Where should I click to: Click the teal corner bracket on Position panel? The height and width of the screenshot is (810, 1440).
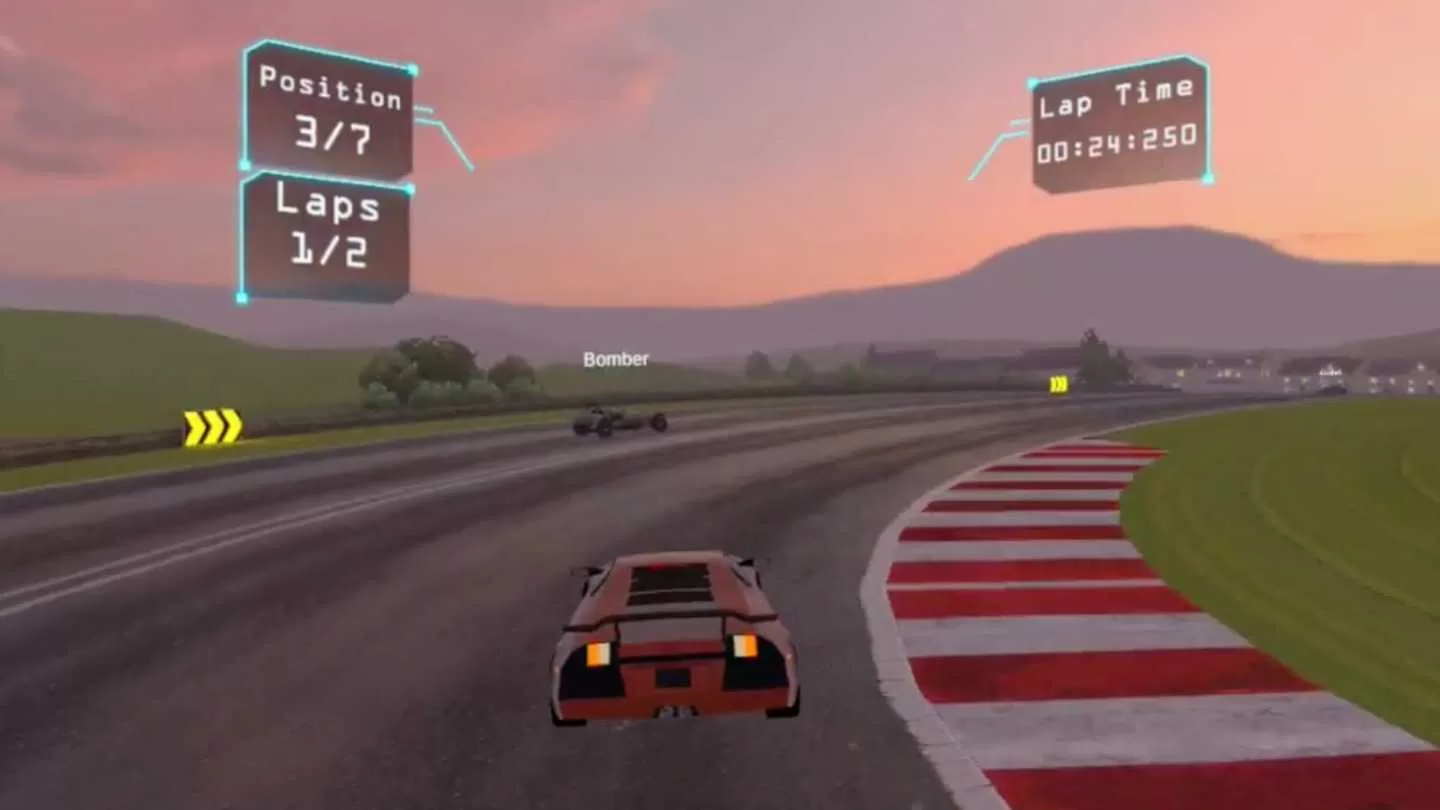click(x=247, y=50)
